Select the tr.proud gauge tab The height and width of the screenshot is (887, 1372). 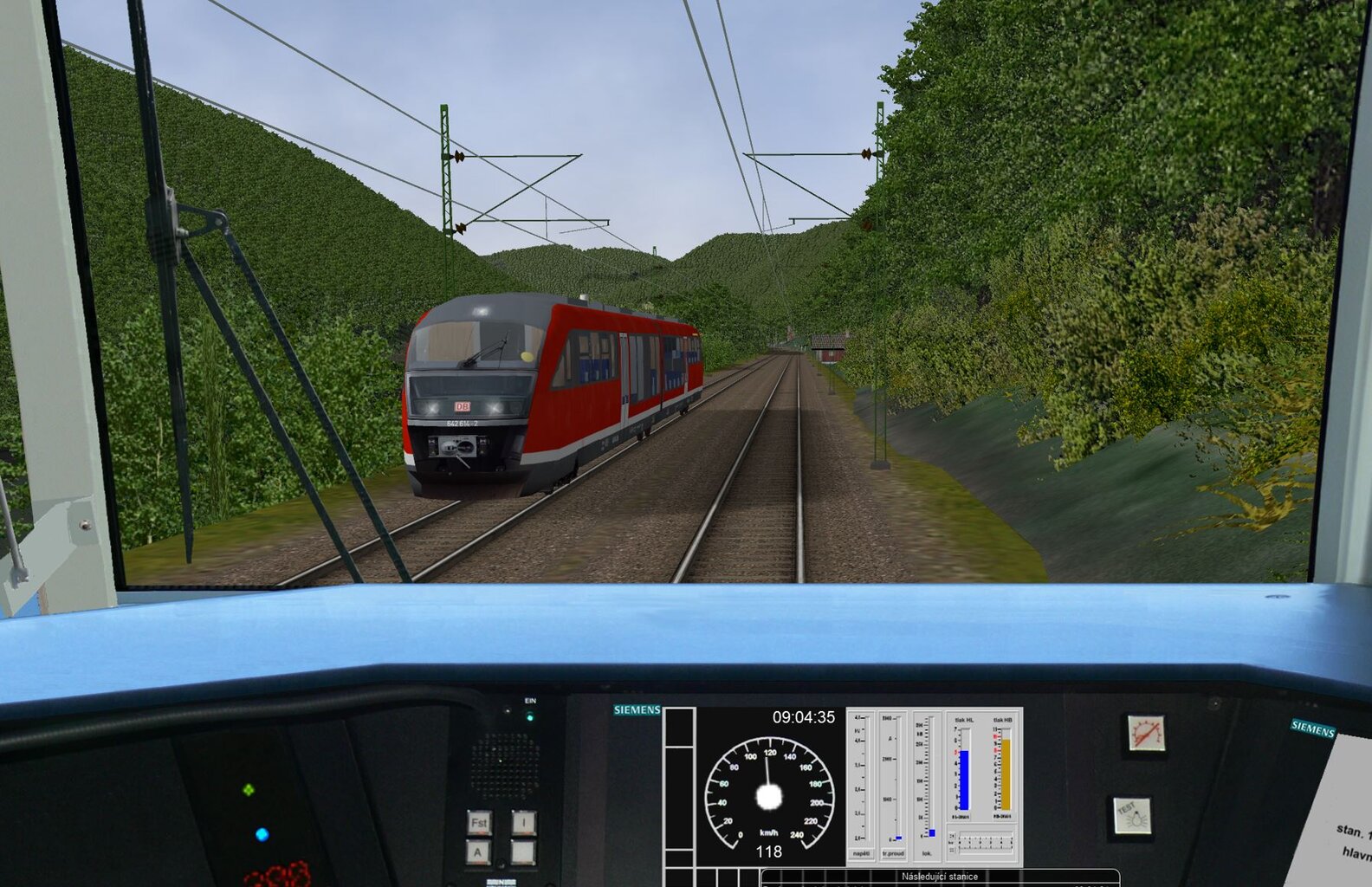click(893, 853)
